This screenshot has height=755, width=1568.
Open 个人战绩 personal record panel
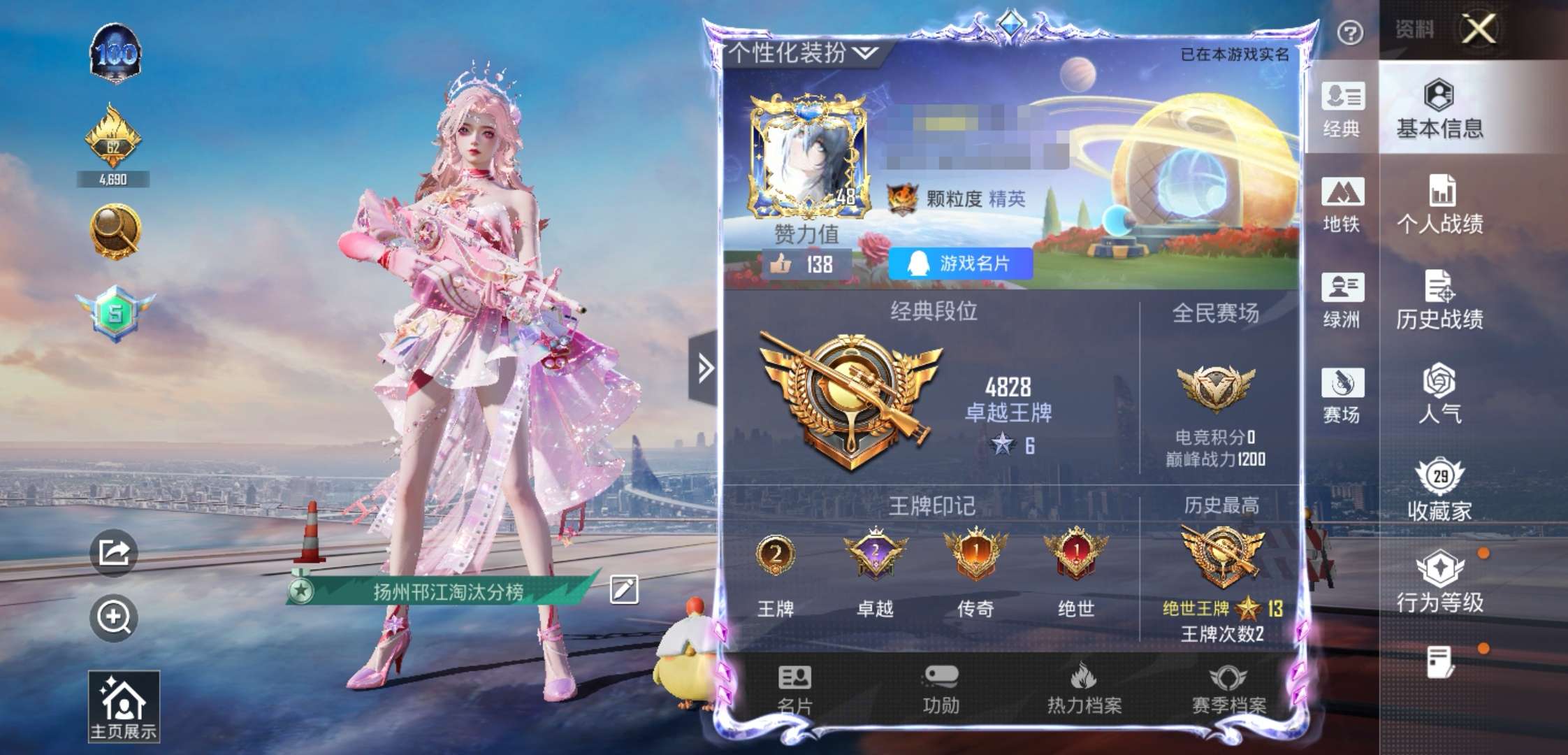coord(1439,206)
